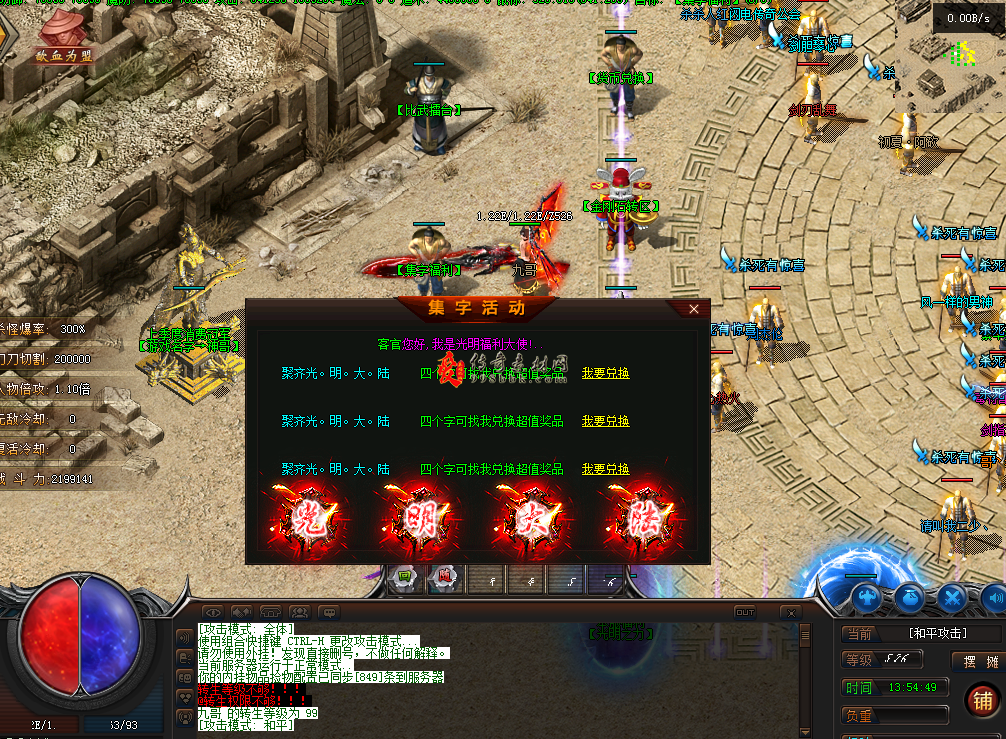Click the OUT button above the chat
The width and height of the screenshot is (1006, 739).
[x=744, y=613]
